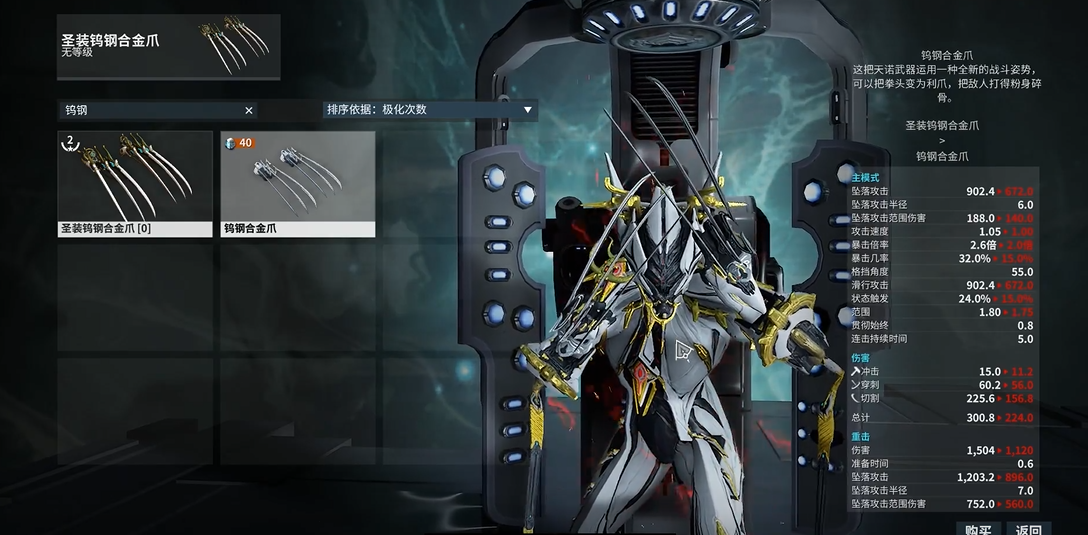This screenshot has height=535, width=1088.
Task: Choose the 钨钢合金爪 weapon tile
Action: 298,183
